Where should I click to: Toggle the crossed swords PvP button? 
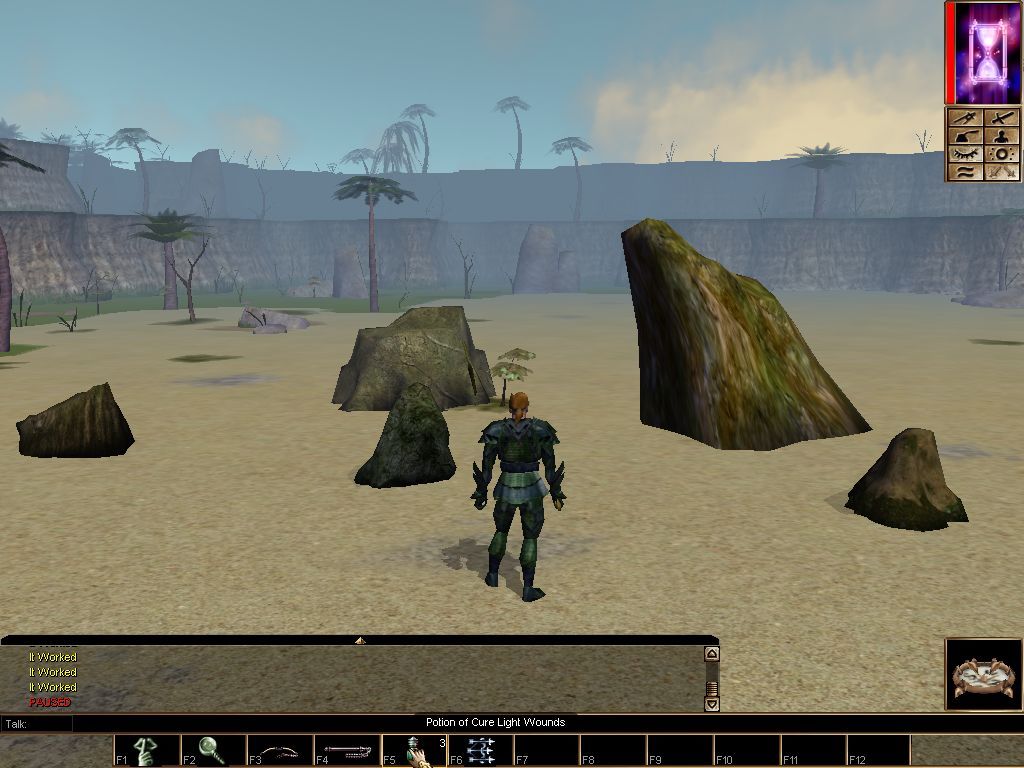[x=1003, y=172]
